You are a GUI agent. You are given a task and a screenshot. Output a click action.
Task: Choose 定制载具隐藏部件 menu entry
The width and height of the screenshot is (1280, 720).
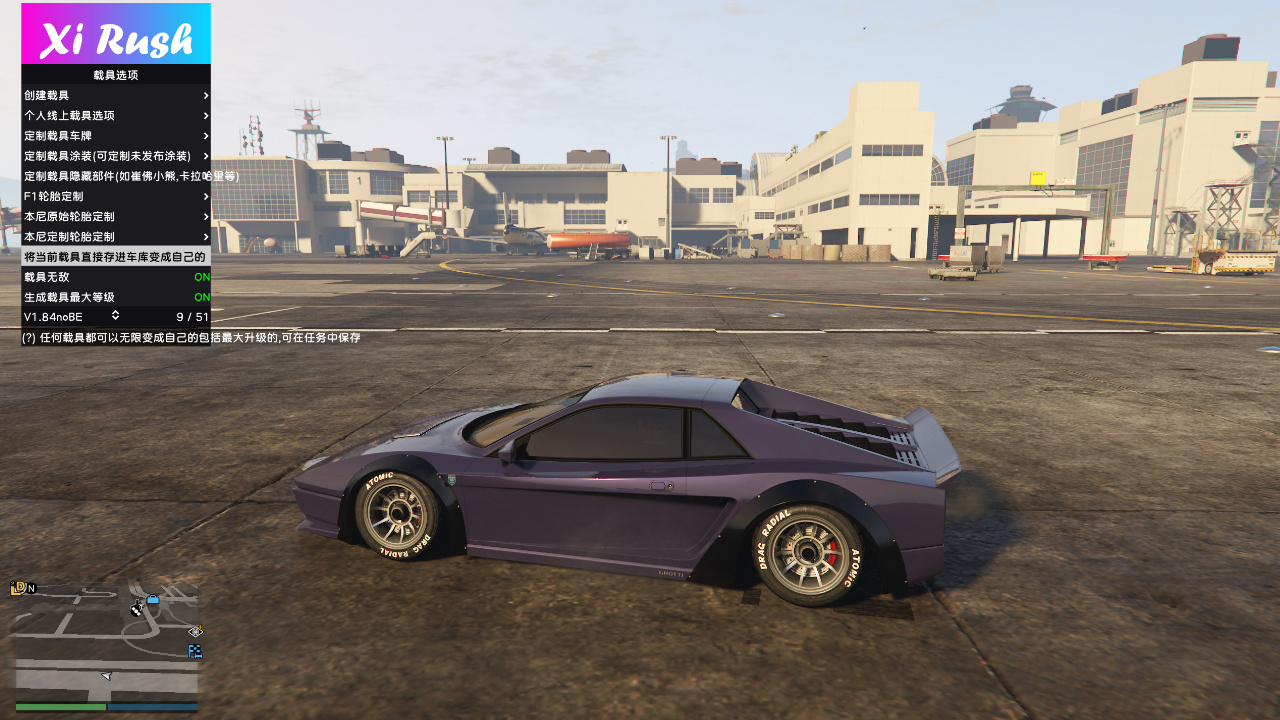pyautogui.click(x=115, y=176)
